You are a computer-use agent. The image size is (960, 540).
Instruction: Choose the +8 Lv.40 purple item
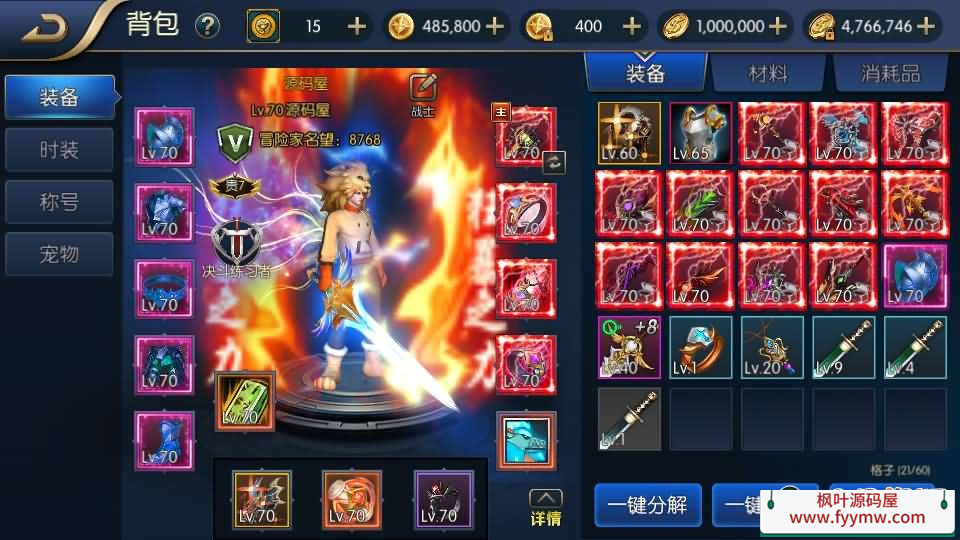[x=629, y=347]
